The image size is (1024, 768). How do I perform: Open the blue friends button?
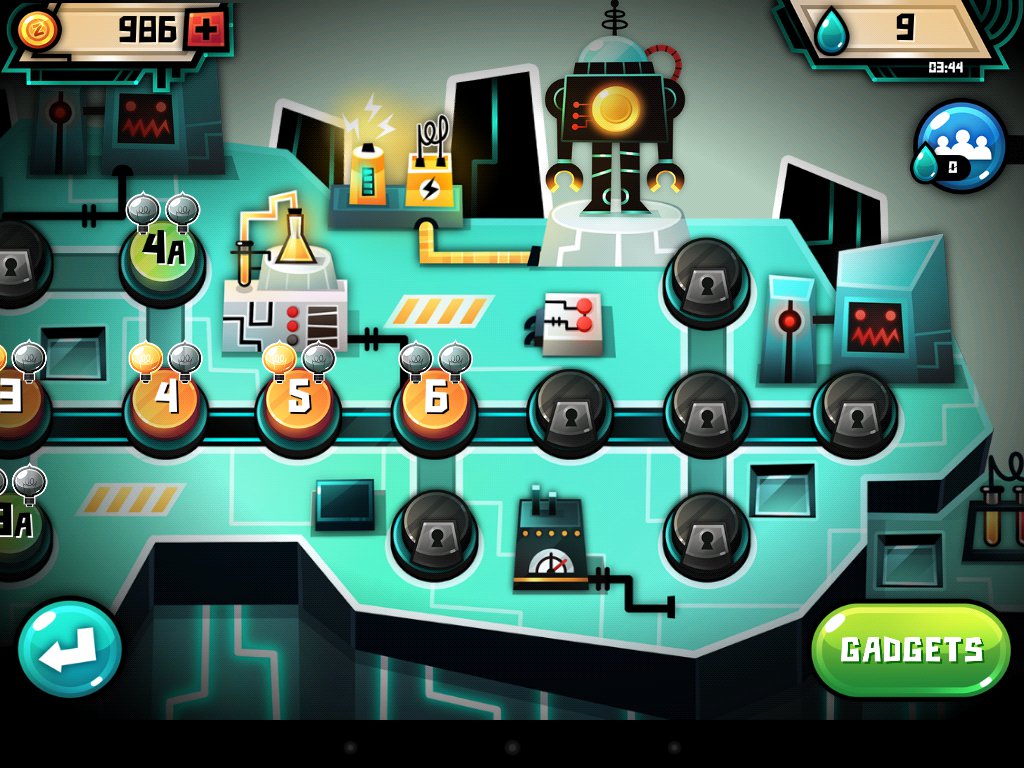pyautogui.click(x=961, y=147)
